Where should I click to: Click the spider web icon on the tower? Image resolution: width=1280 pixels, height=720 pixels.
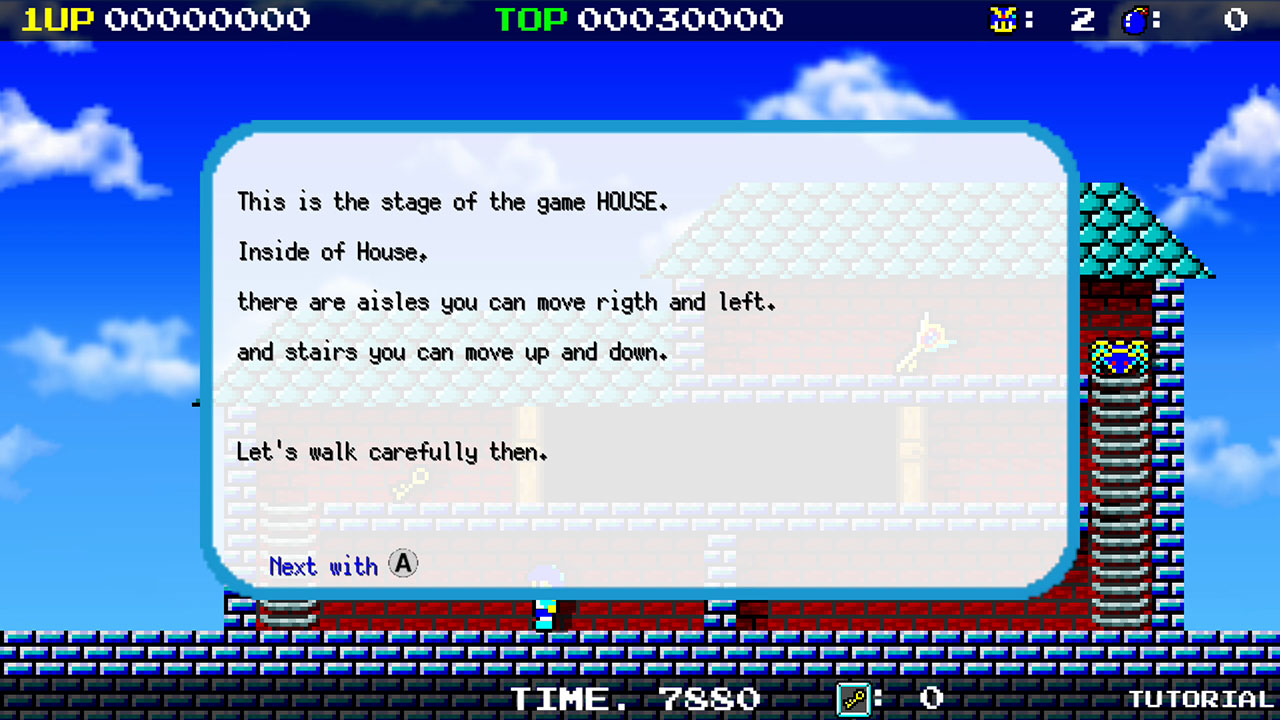point(1121,357)
